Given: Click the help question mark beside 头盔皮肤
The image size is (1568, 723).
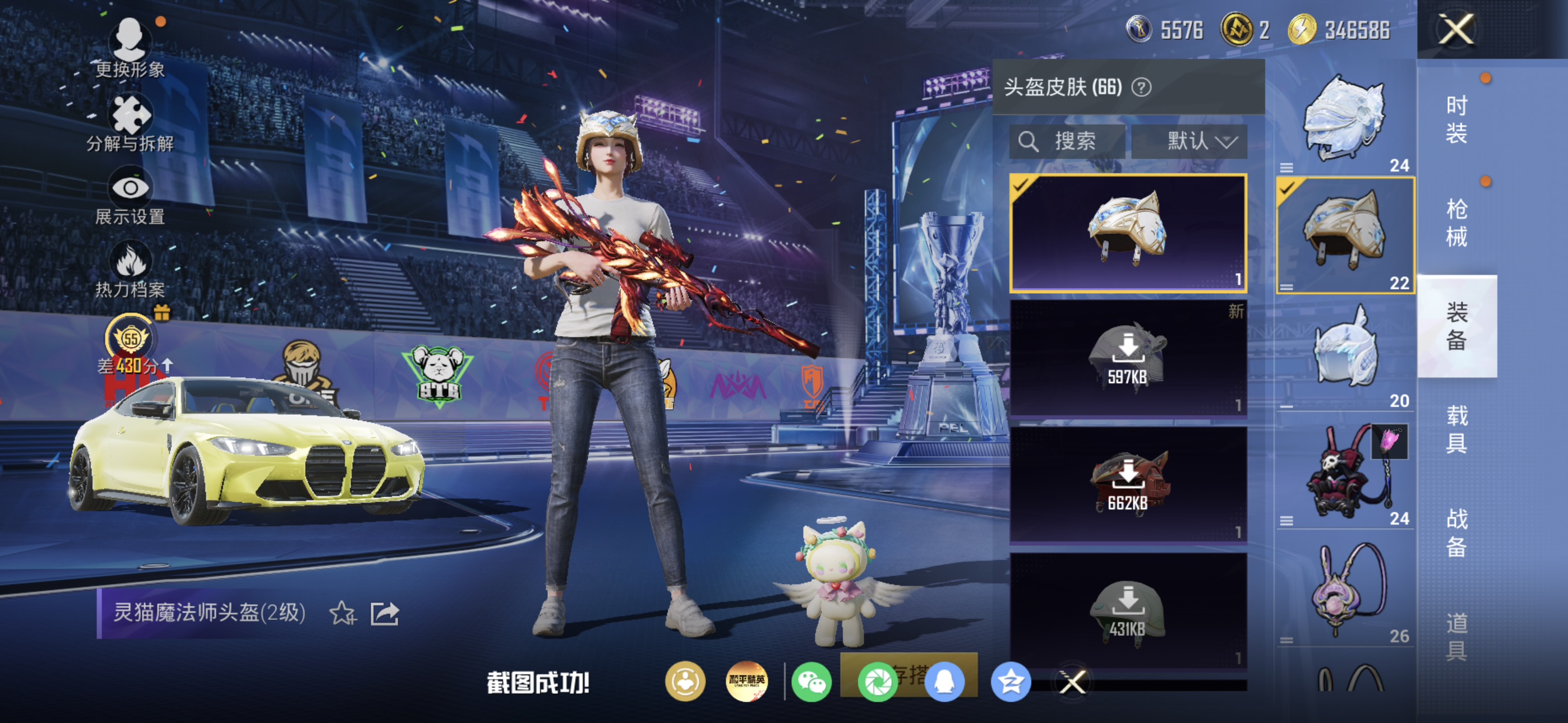Looking at the screenshot, I should [x=1141, y=87].
